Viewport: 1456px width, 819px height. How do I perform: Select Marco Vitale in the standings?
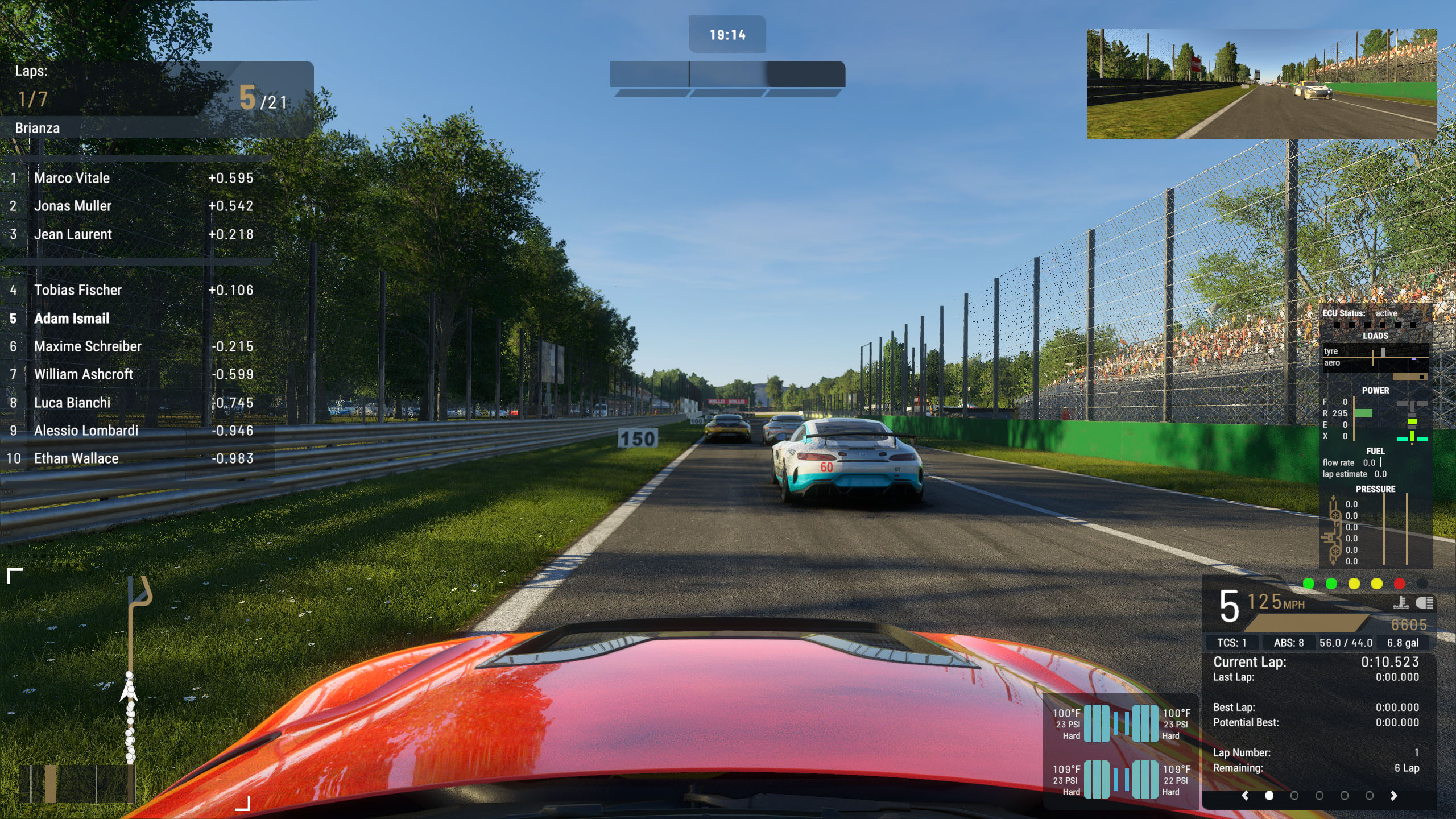pos(72,178)
